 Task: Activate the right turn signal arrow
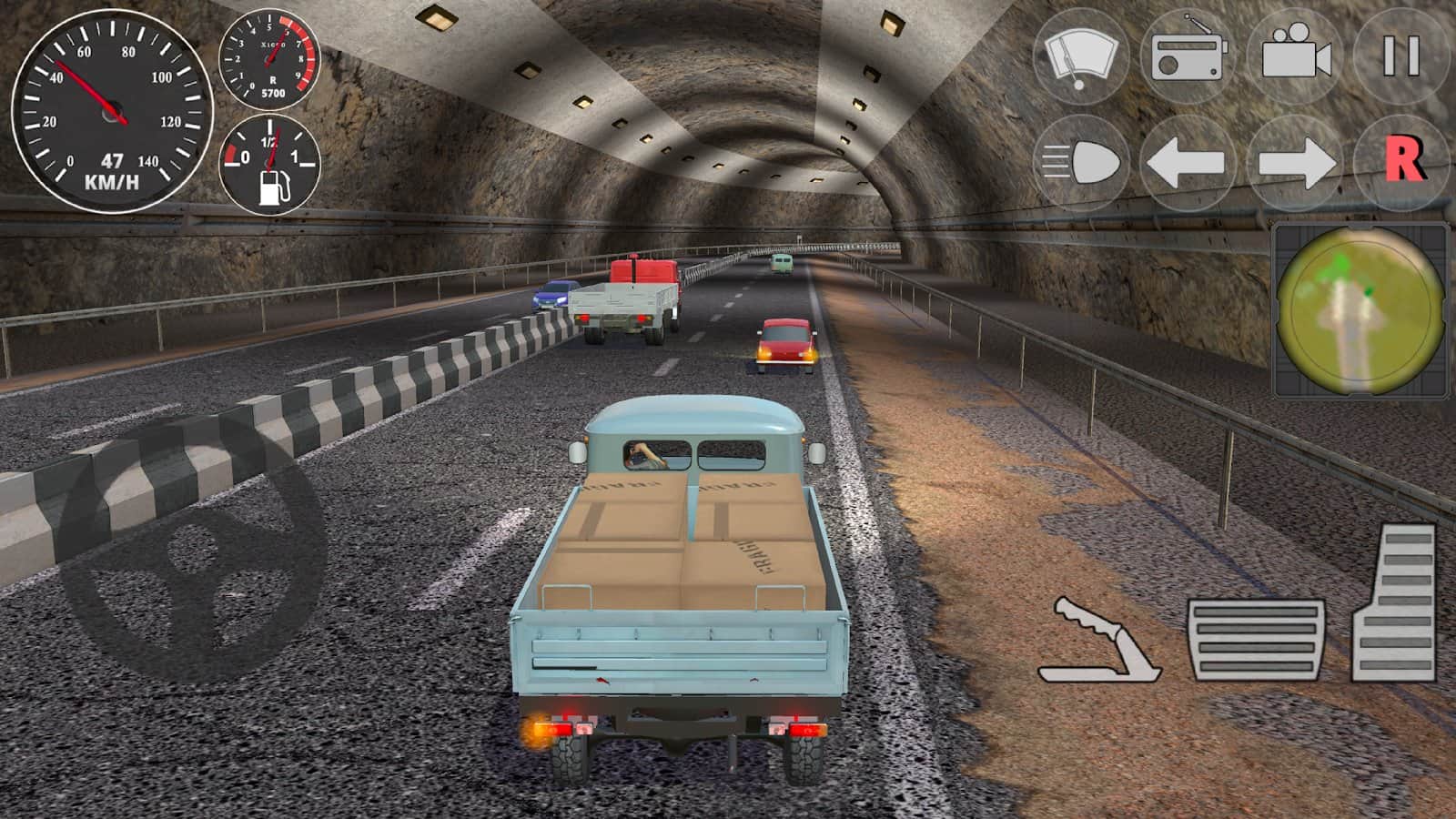[1295, 164]
